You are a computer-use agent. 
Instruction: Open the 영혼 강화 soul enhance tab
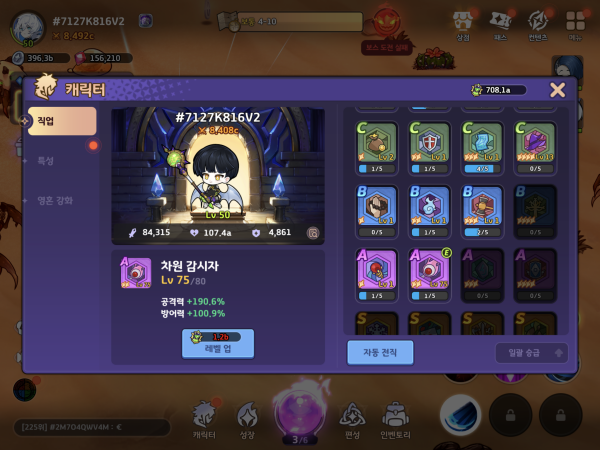(x=55, y=200)
